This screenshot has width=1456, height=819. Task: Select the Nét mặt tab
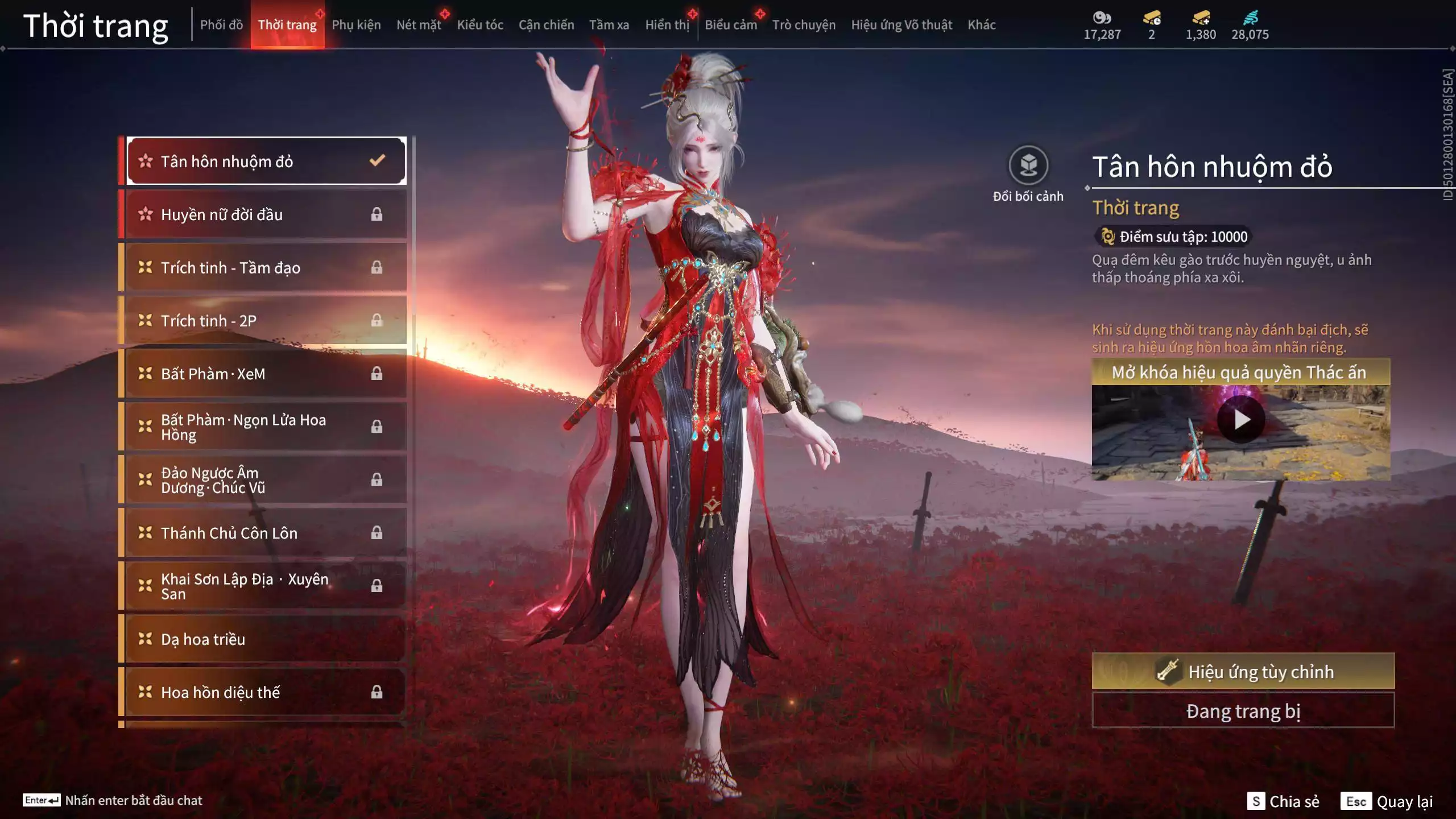(x=419, y=25)
